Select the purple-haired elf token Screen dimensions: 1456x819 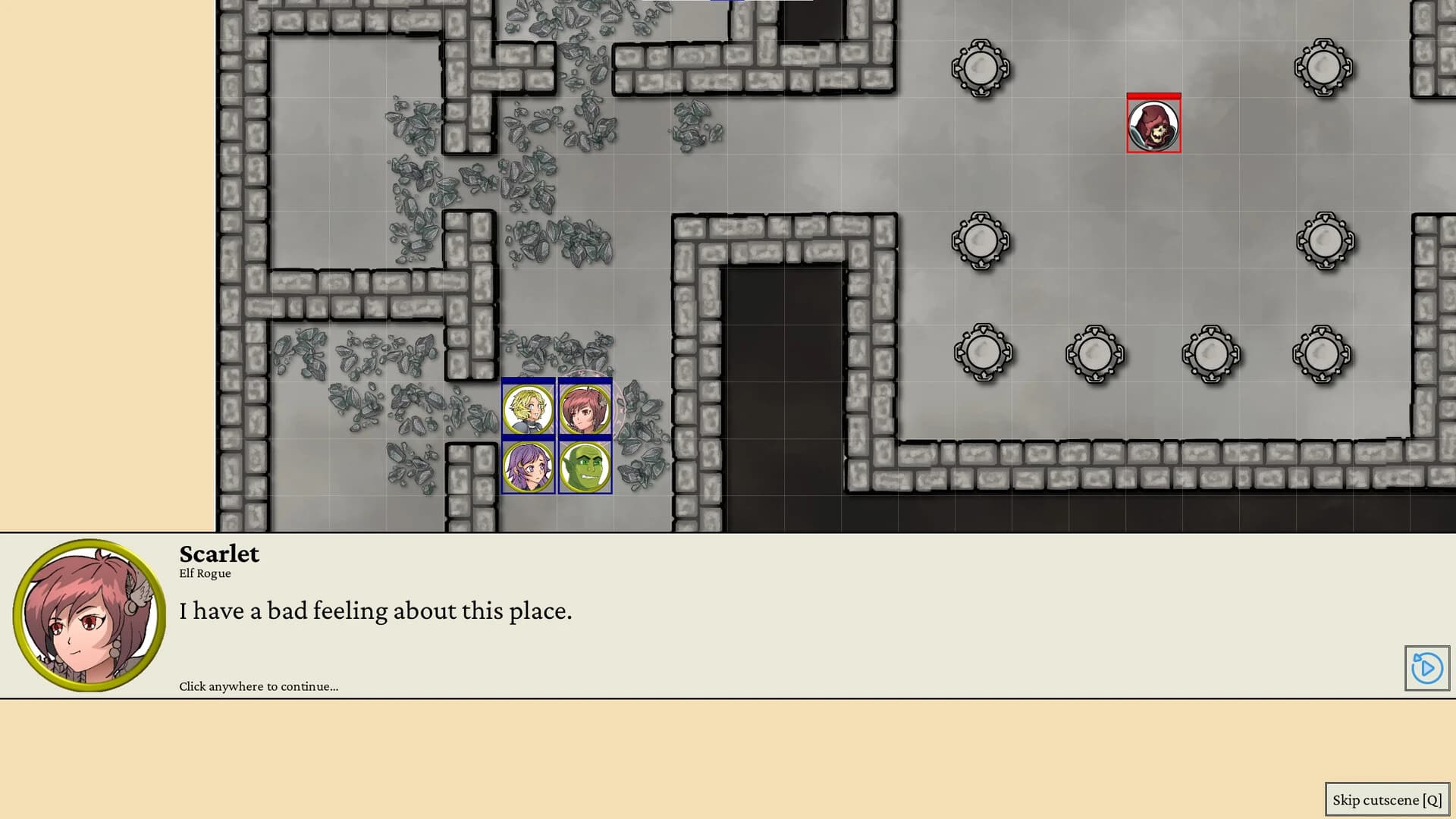(x=528, y=466)
